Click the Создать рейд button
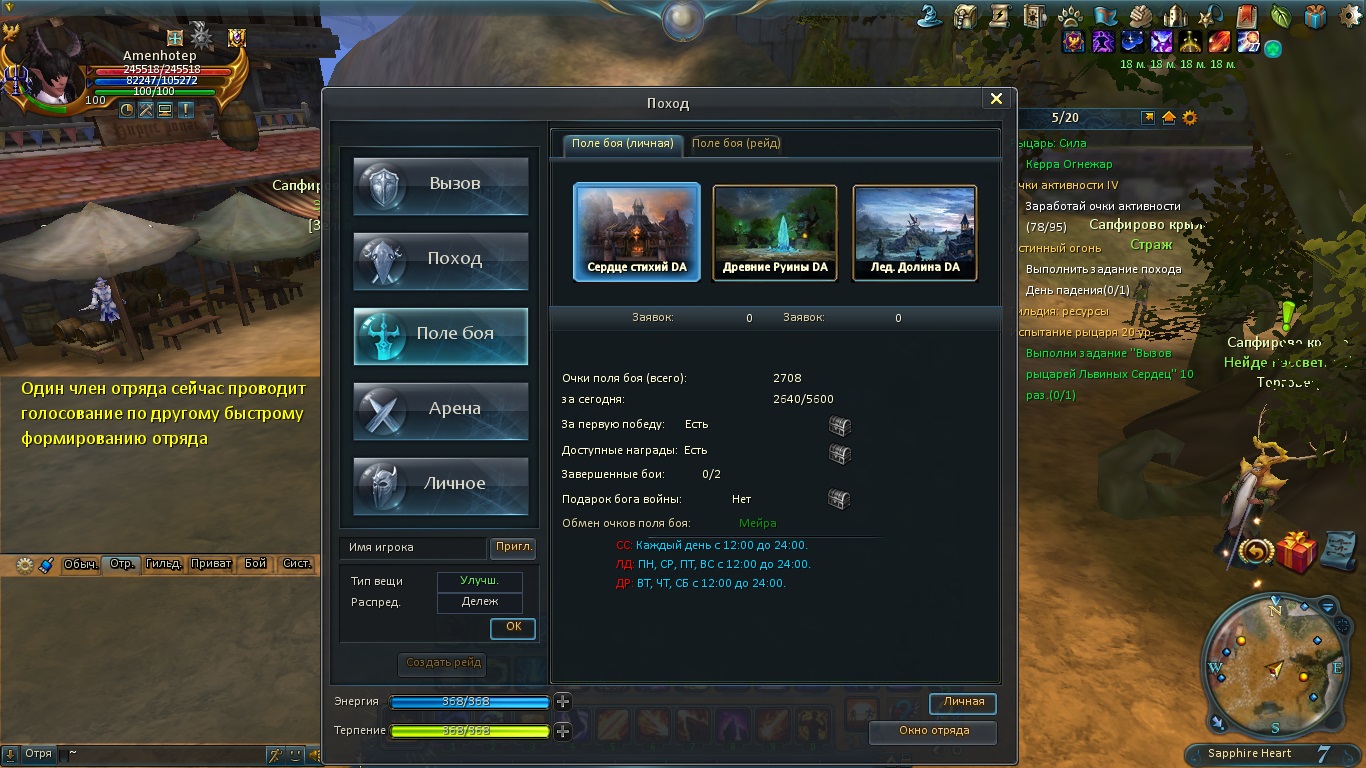 coord(444,663)
